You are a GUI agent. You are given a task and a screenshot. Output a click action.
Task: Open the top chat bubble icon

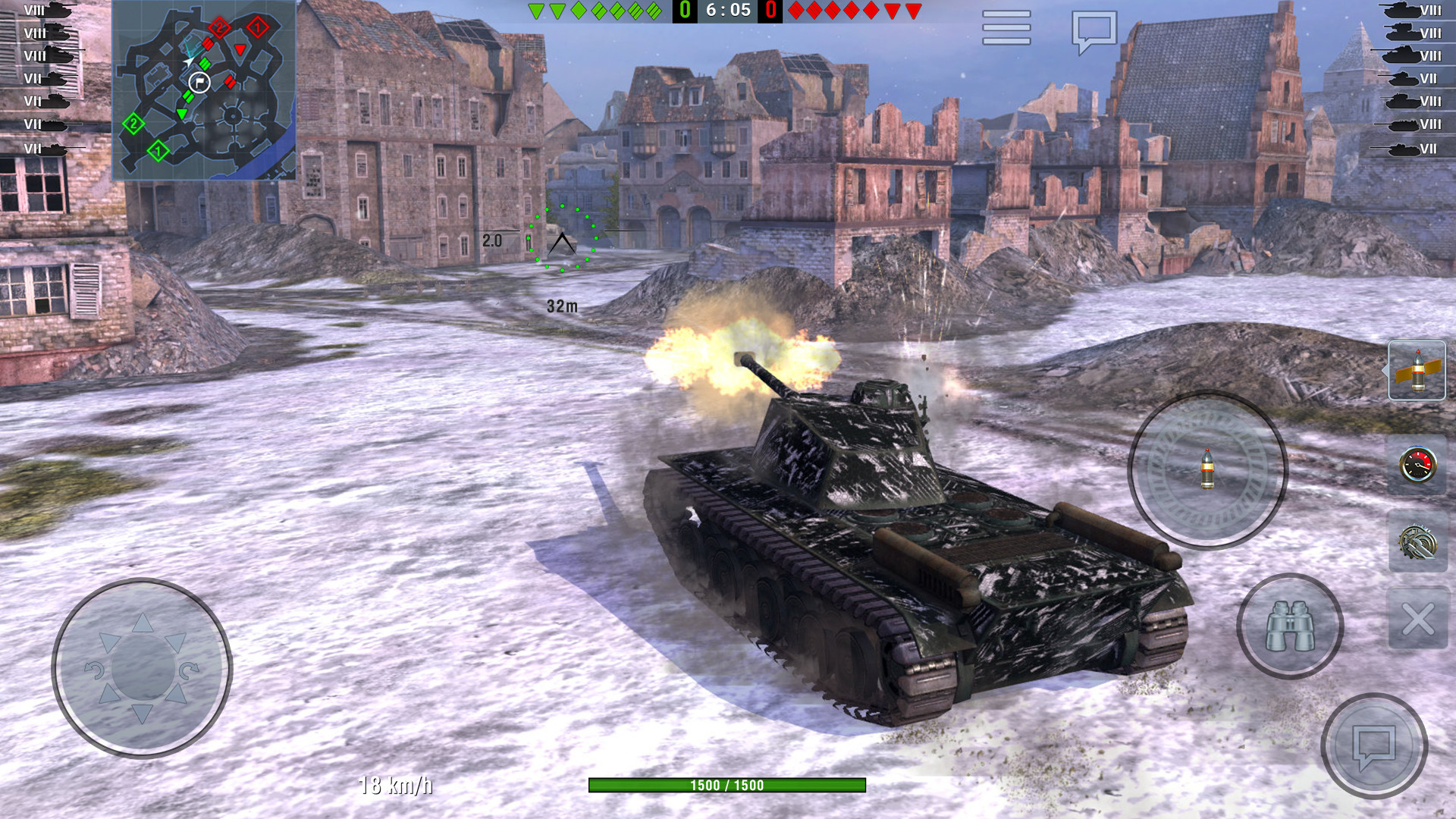pyautogui.click(x=1094, y=30)
